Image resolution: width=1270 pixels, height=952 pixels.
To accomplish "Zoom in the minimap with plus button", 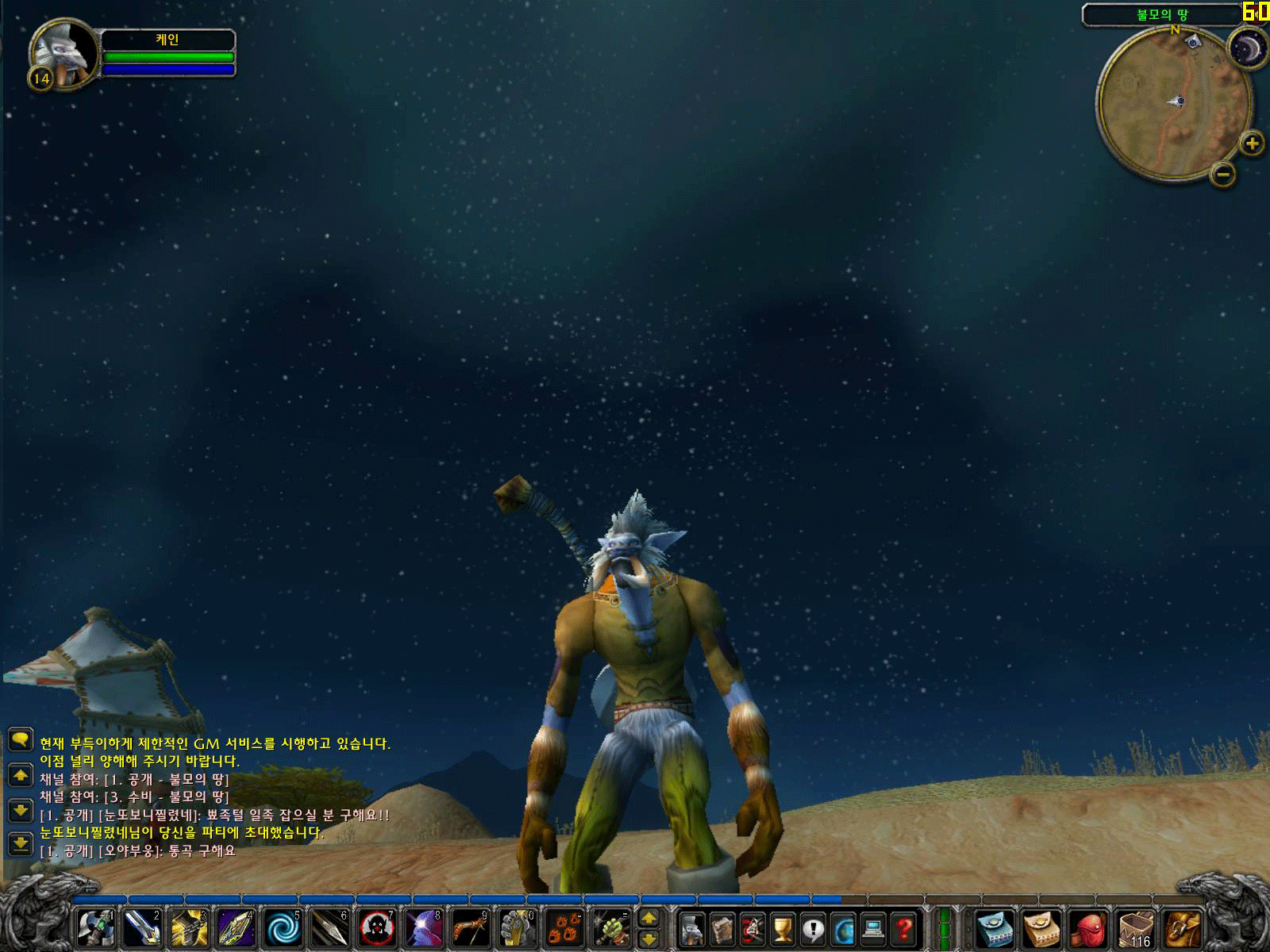I will click(x=1252, y=144).
